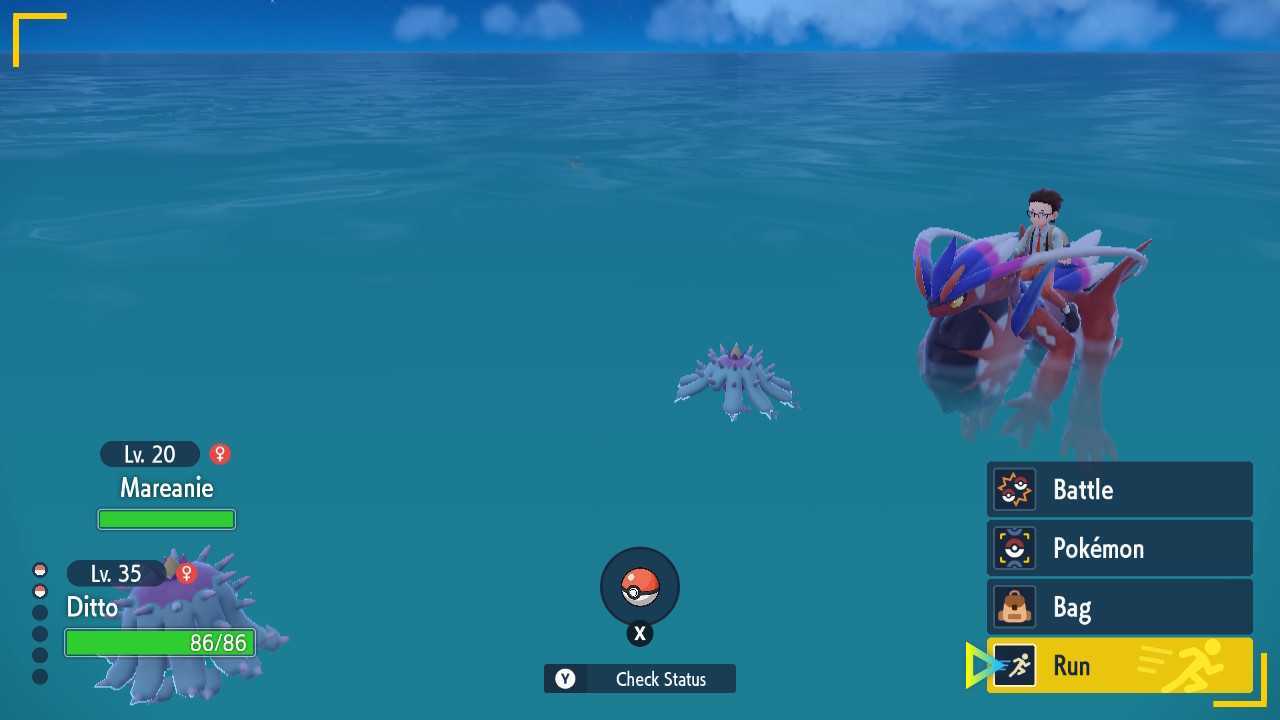Select Battle from the command menu
The image size is (1280, 720).
tap(1082, 489)
